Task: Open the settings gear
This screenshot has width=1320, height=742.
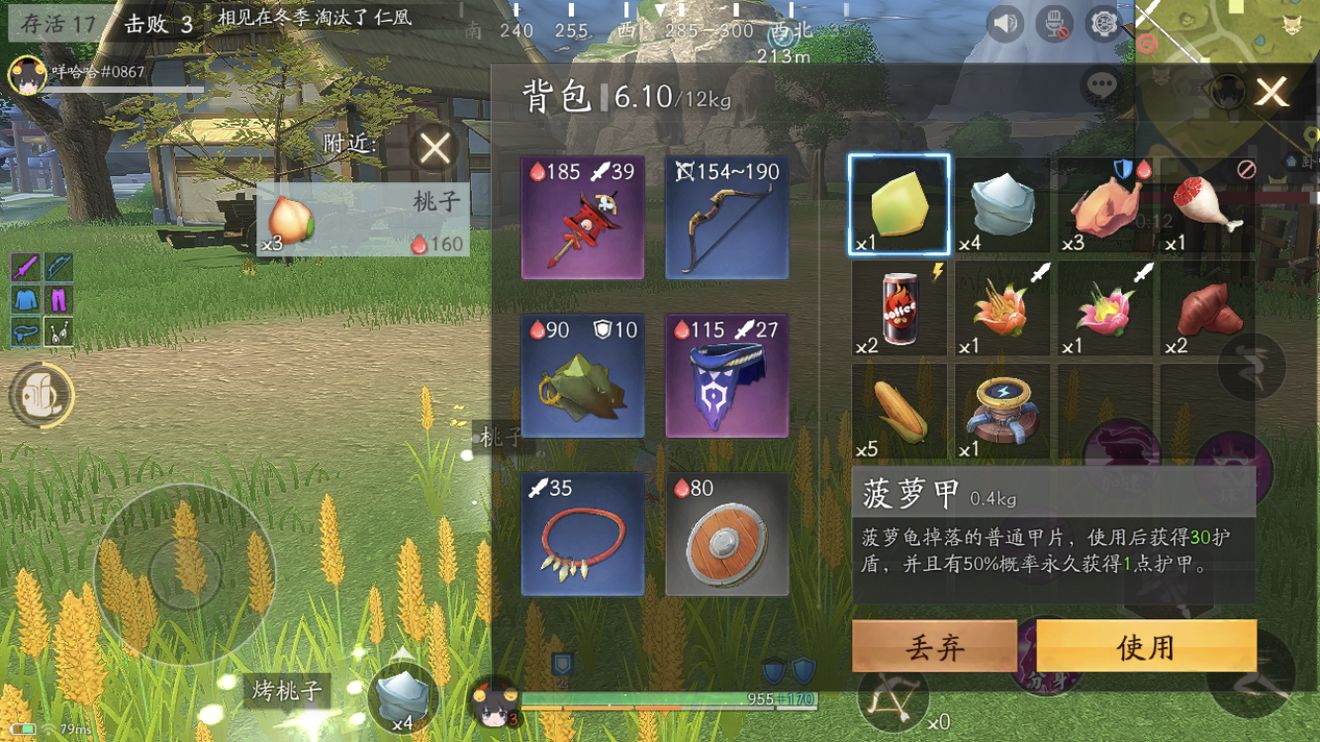Action: [x=1103, y=23]
